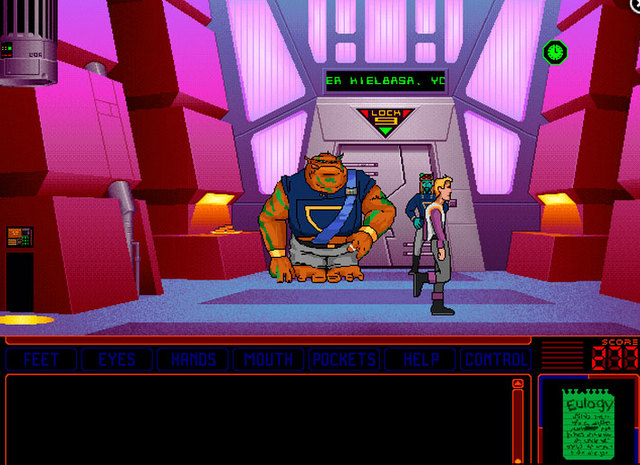The image size is (640, 465).
Task: Open the POCKETS inventory
Action: click(x=345, y=360)
